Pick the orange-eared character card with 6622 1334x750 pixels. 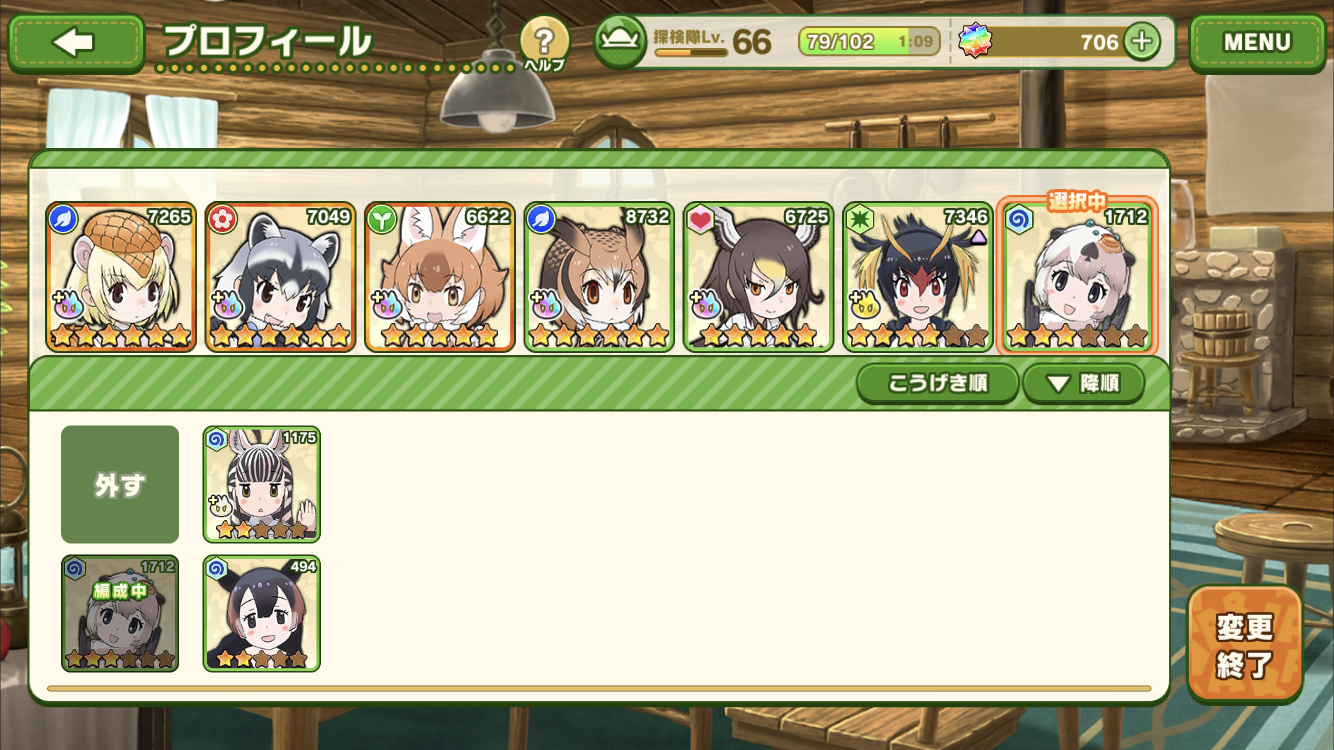[440, 277]
